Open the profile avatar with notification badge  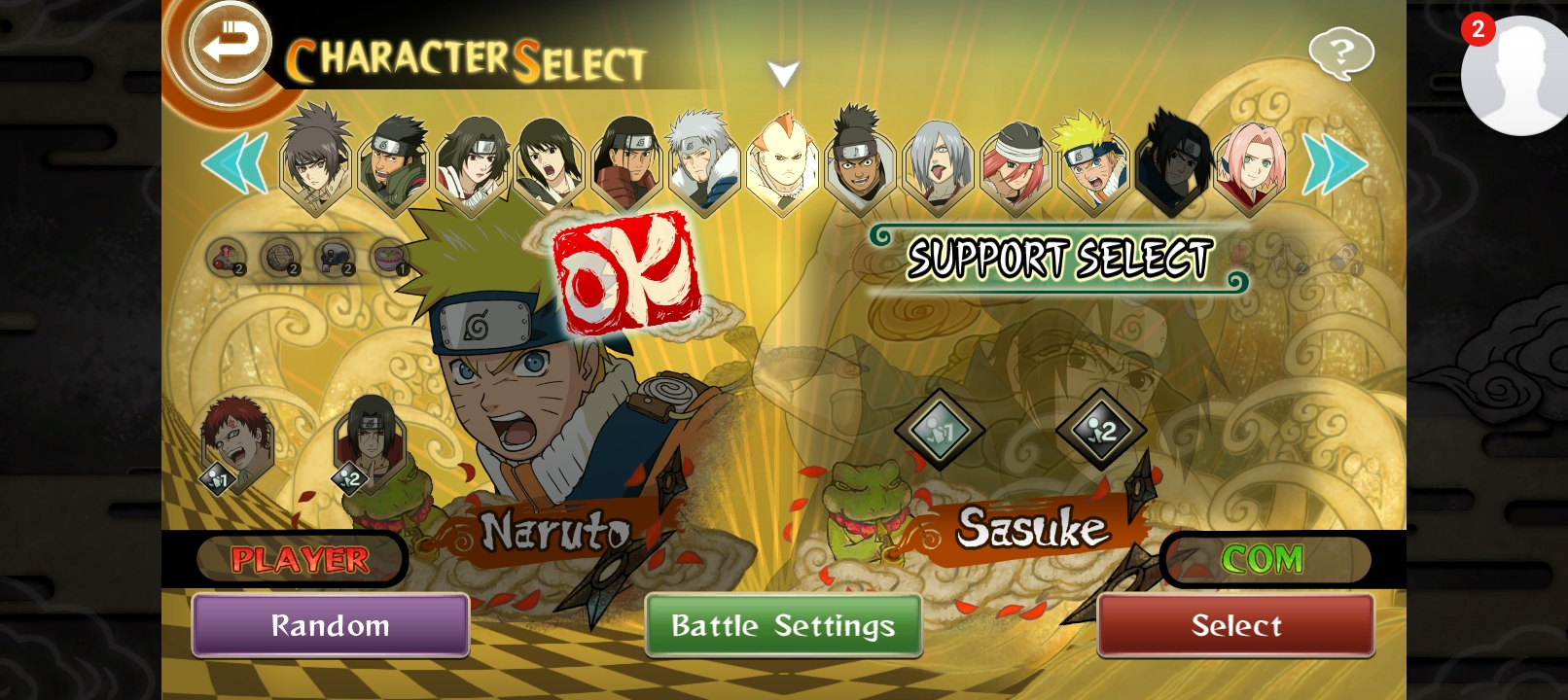1515,76
